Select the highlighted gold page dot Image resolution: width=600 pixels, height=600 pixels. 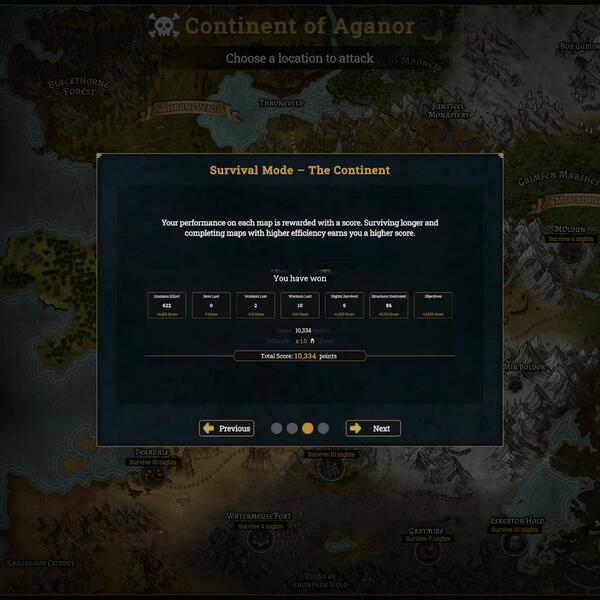308,428
